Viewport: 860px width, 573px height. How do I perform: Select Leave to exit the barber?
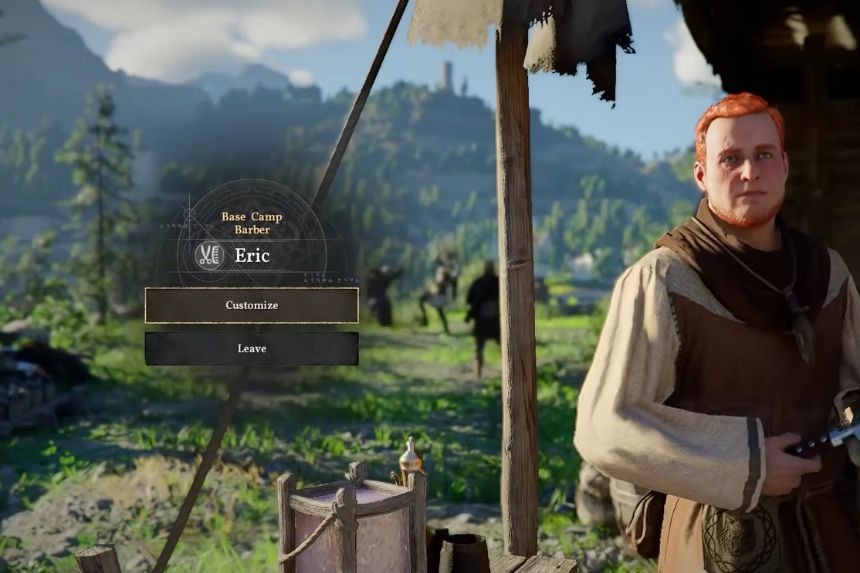tap(251, 349)
